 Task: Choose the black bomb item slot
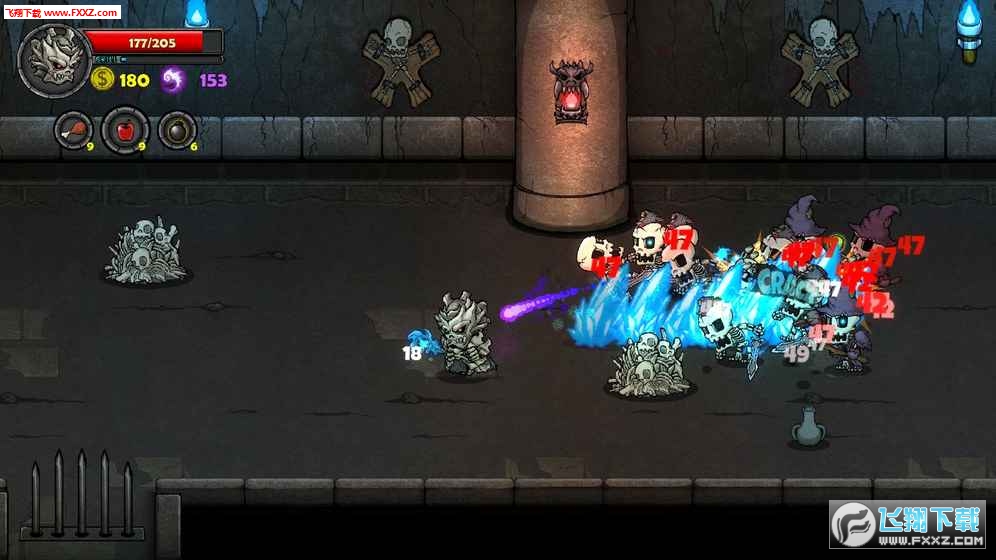point(177,131)
